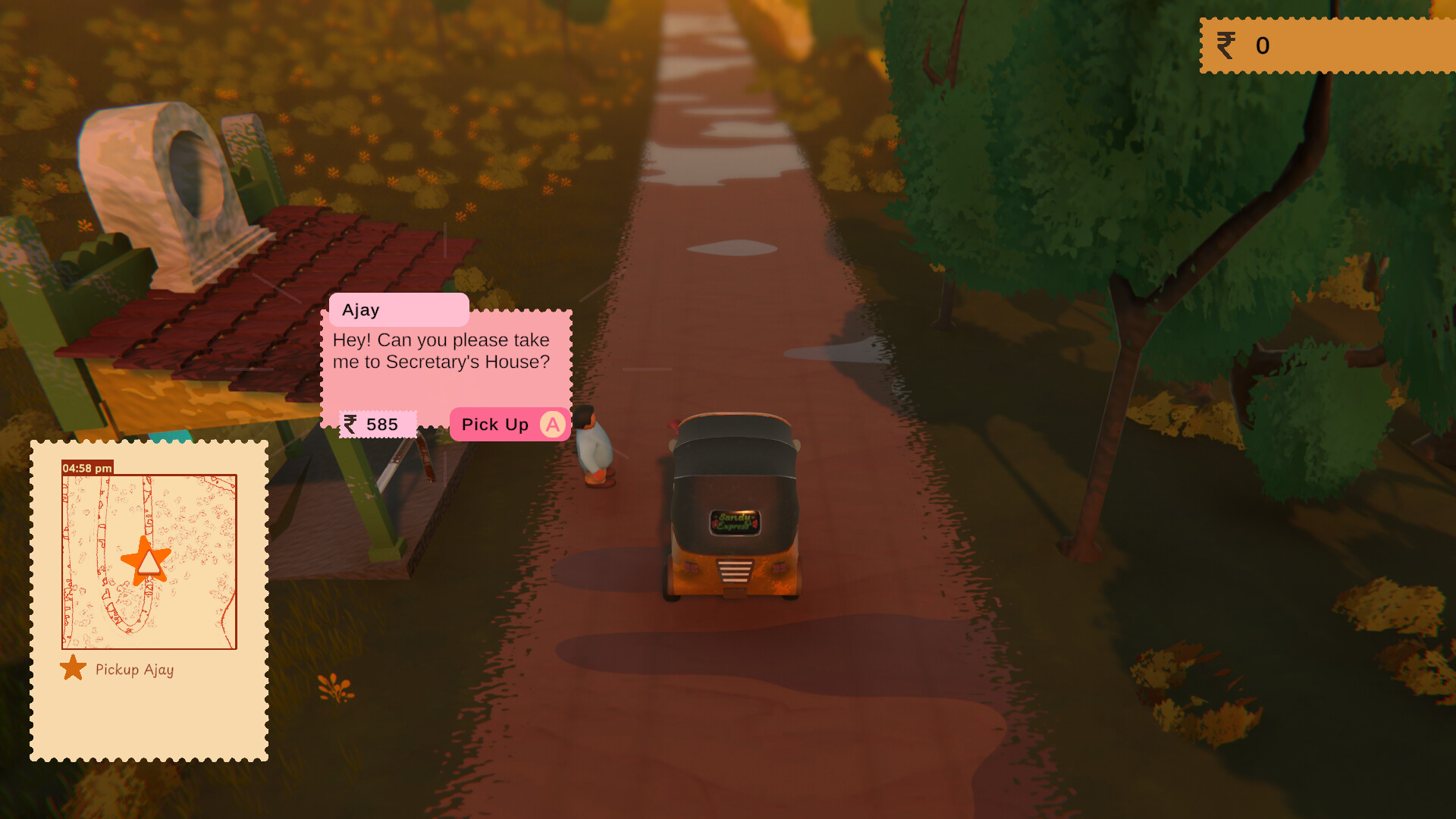This screenshot has width=1456, height=819.
Task: Click the auto rickshaw on the road
Action: 732,508
